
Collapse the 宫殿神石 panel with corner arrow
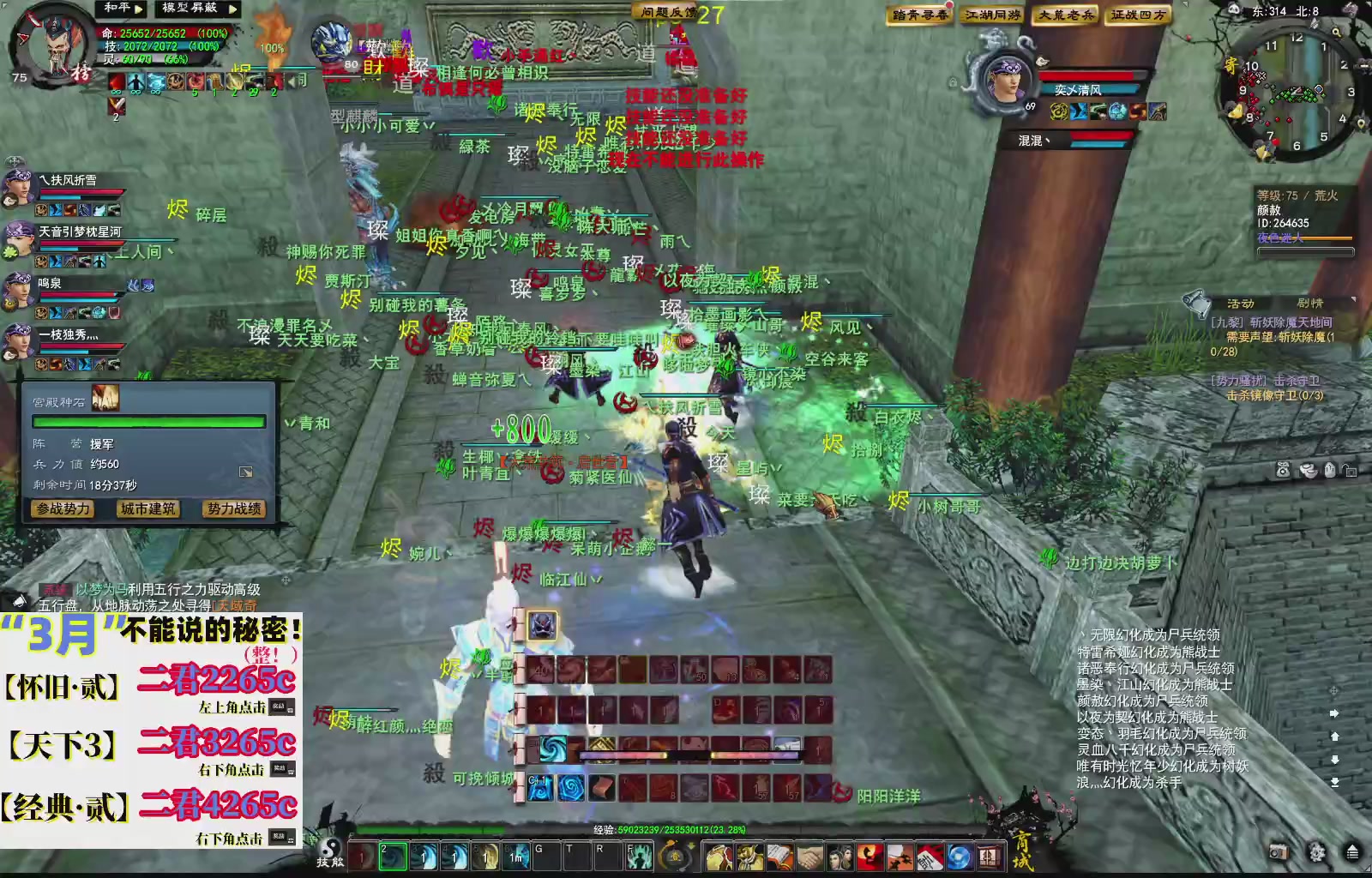click(248, 472)
